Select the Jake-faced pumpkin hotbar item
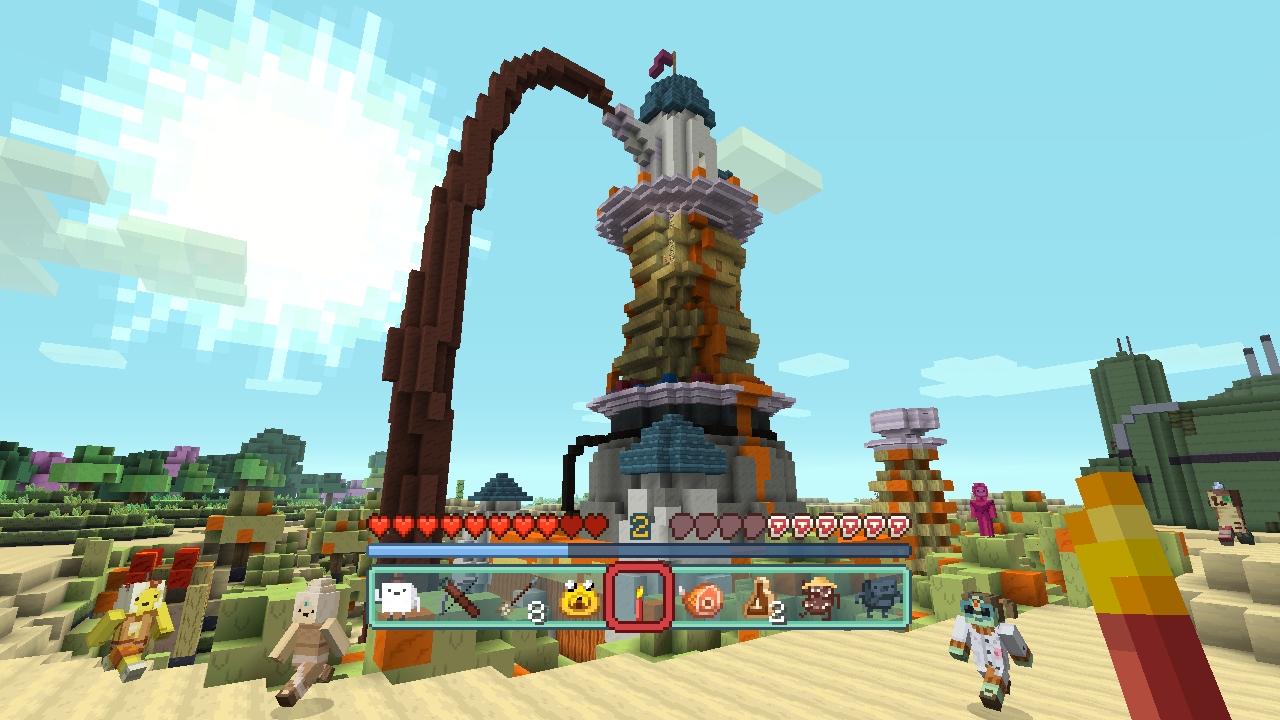The height and width of the screenshot is (720, 1280). 579,600
